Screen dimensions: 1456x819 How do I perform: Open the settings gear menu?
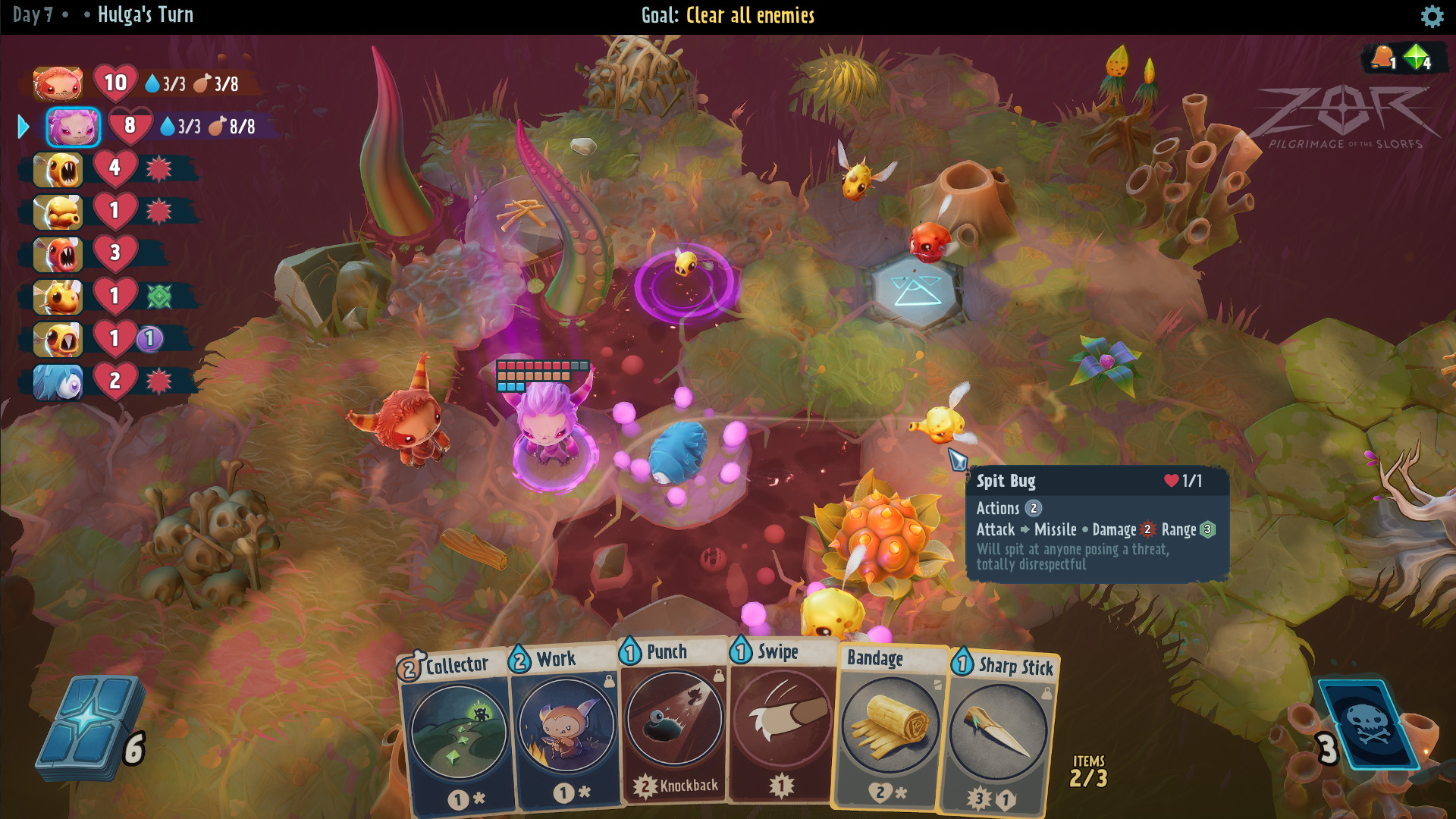point(1432,15)
